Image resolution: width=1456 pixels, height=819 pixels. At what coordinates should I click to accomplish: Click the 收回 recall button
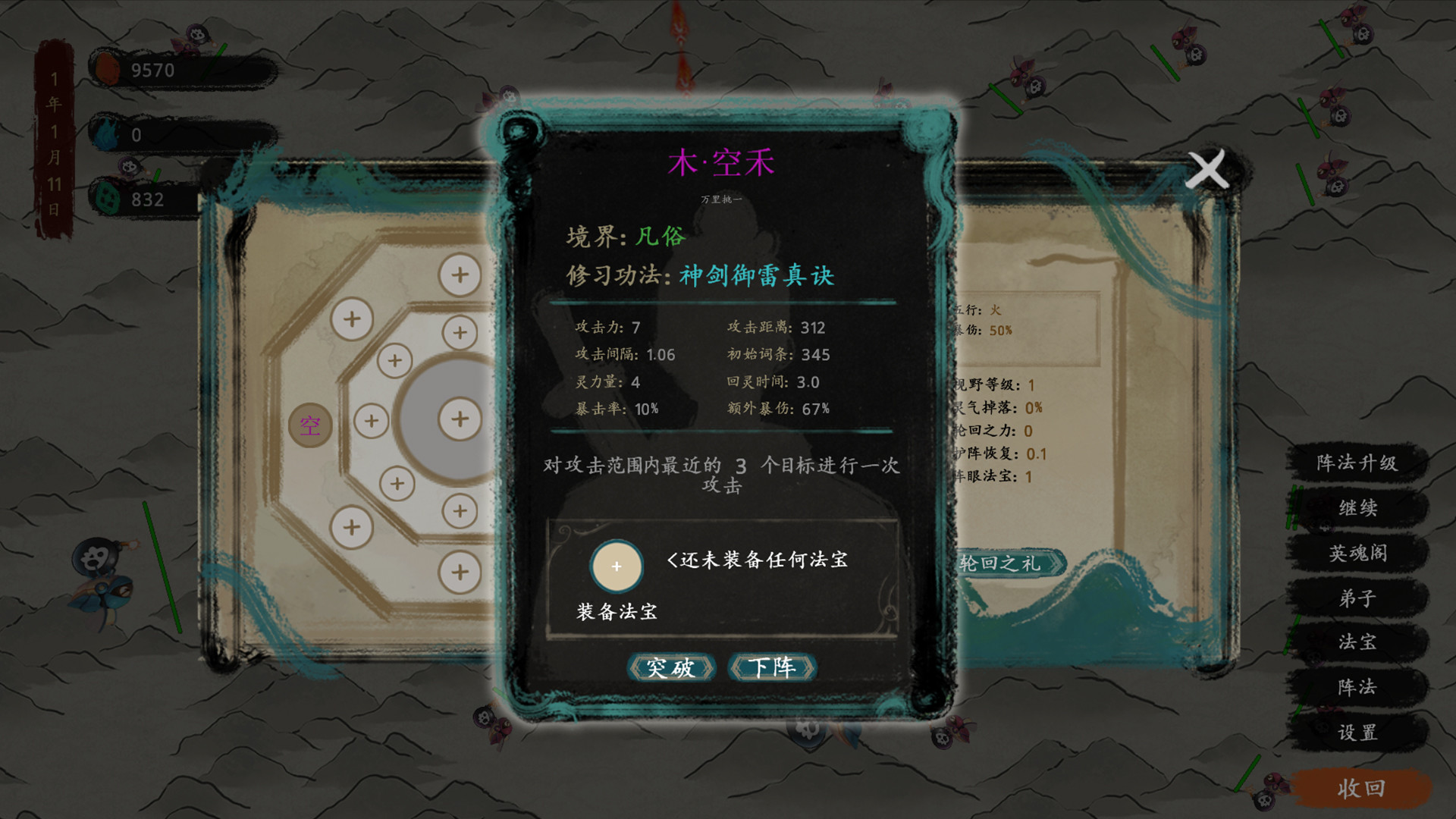[x=1361, y=787]
